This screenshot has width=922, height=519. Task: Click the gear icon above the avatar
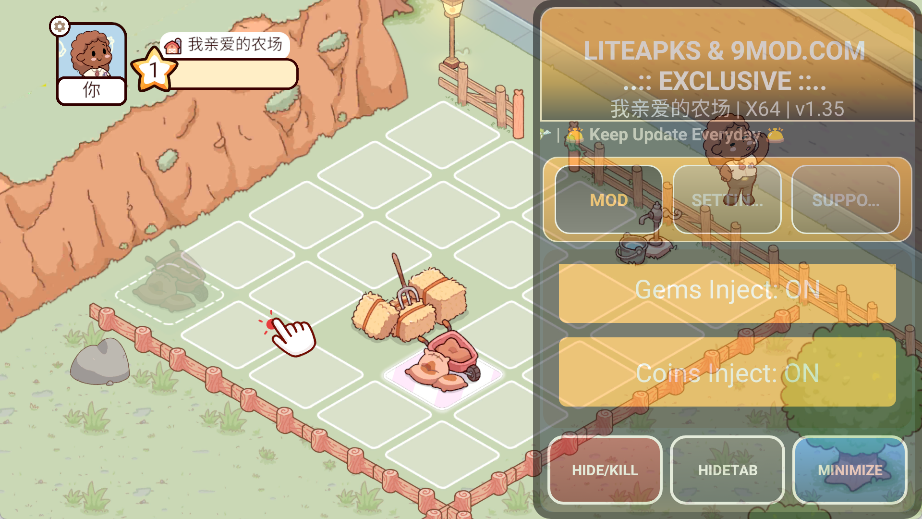pos(60,26)
